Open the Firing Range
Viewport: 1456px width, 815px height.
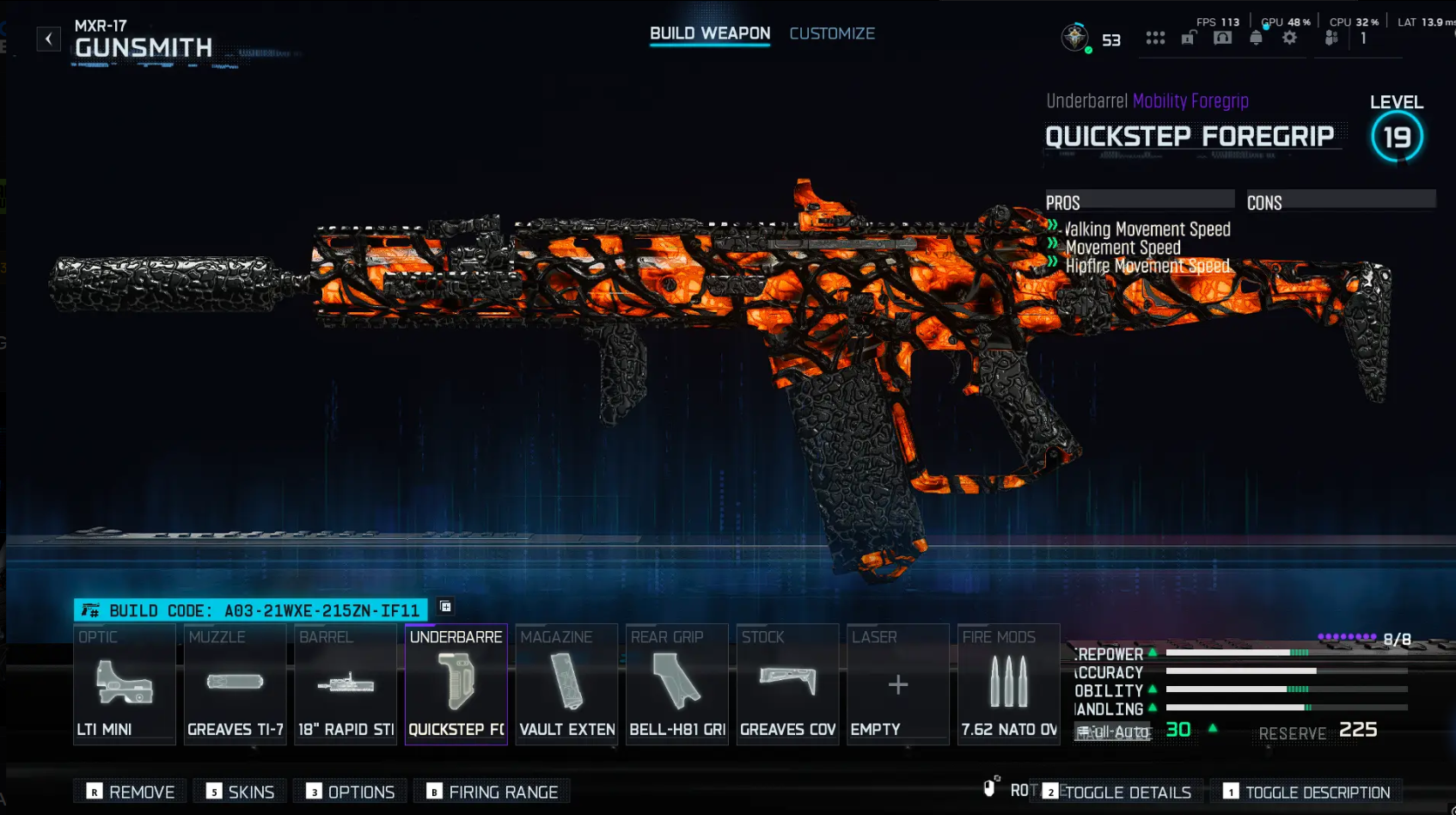point(492,791)
